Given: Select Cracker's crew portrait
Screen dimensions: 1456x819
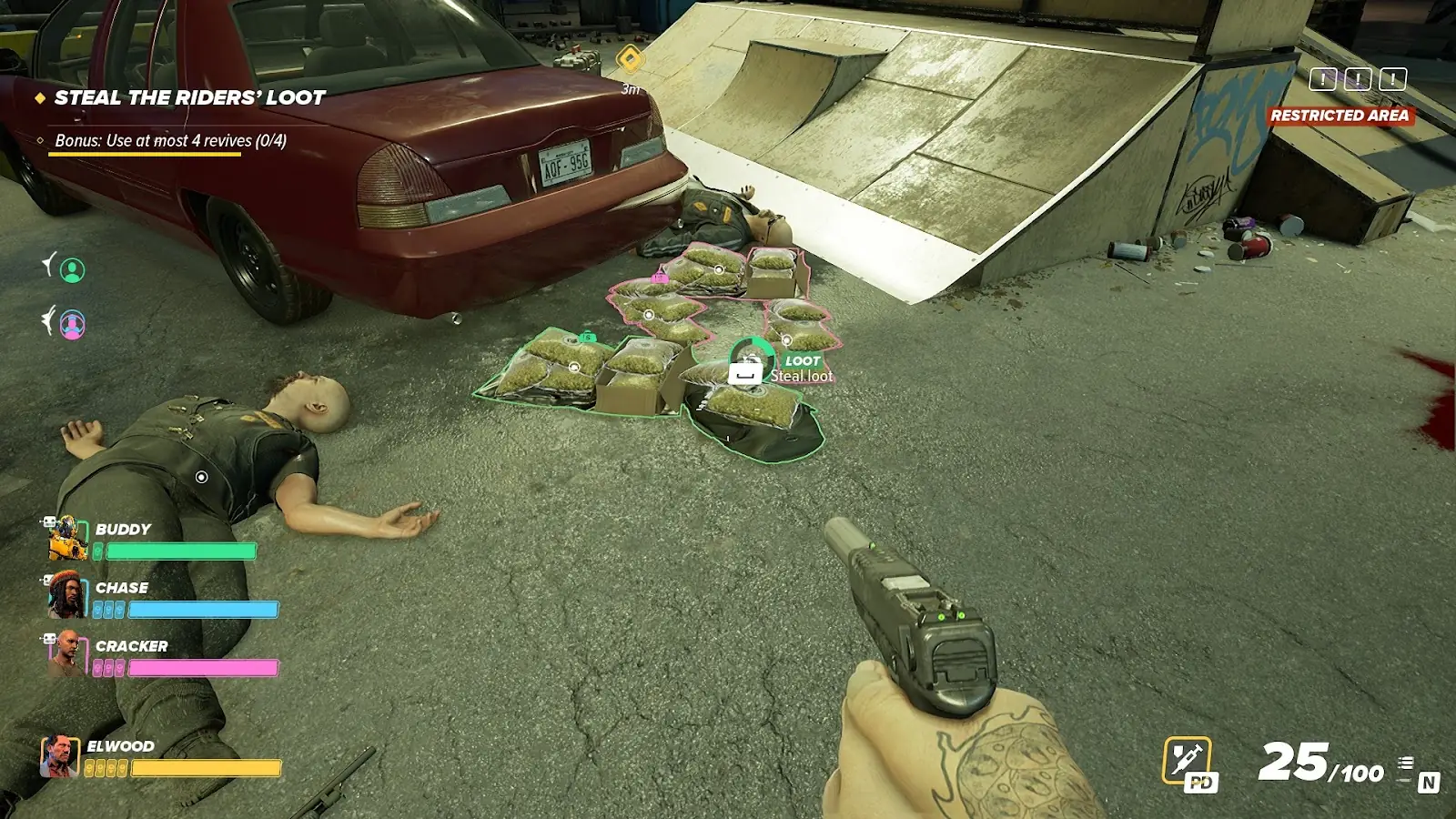Looking at the screenshot, I should 67,653.
